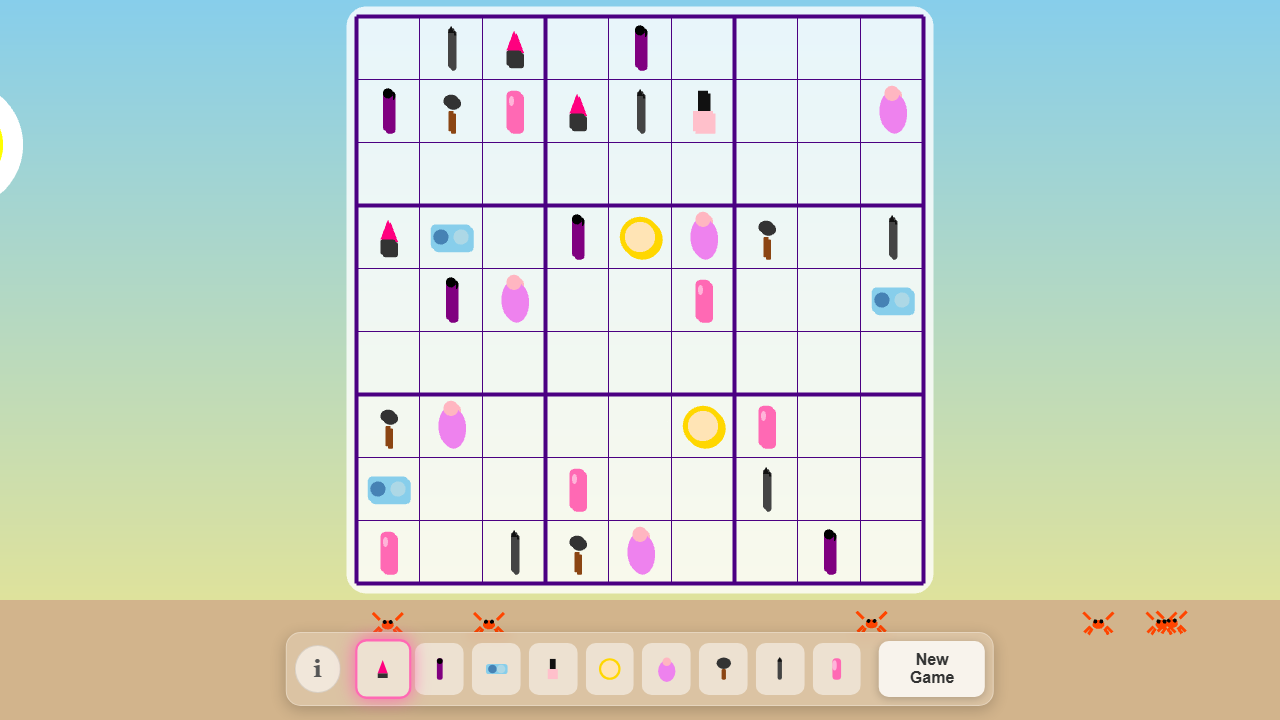This screenshot has width=1280, height=720.
Task: Select the eyeliner pencil tool in the palette
Action: (x=780, y=668)
